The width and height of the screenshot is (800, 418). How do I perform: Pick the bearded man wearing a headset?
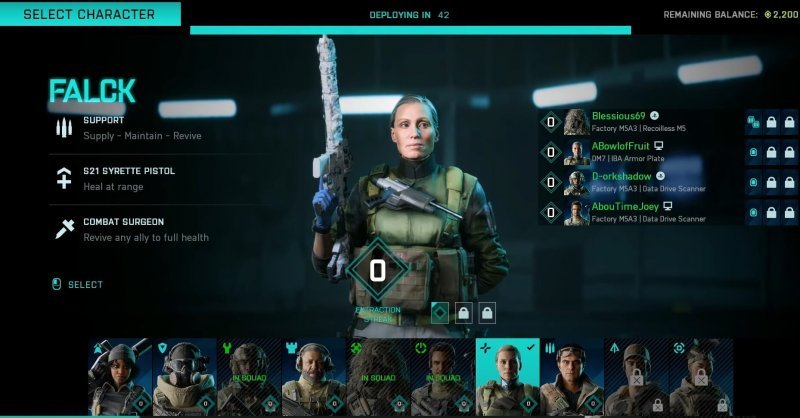point(313,377)
